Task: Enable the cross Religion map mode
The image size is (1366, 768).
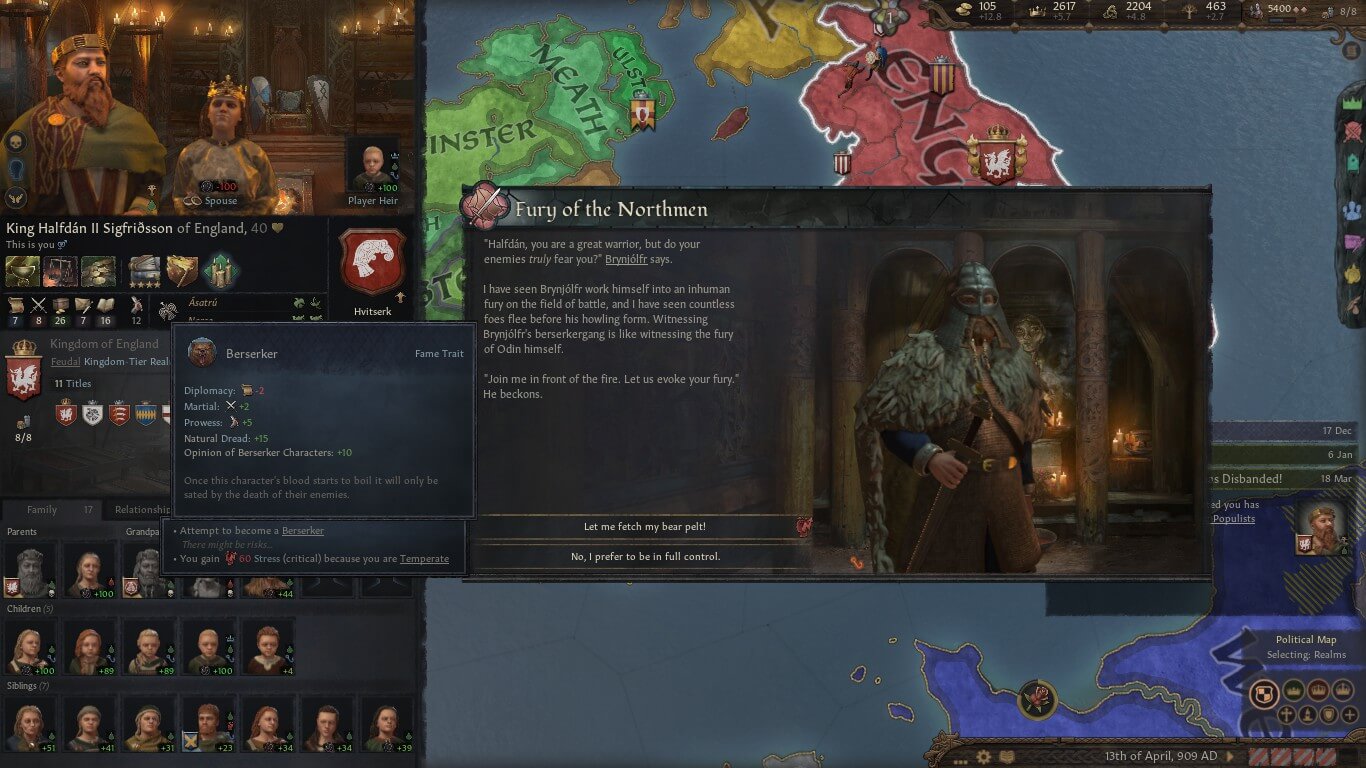Action: pos(1287,715)
